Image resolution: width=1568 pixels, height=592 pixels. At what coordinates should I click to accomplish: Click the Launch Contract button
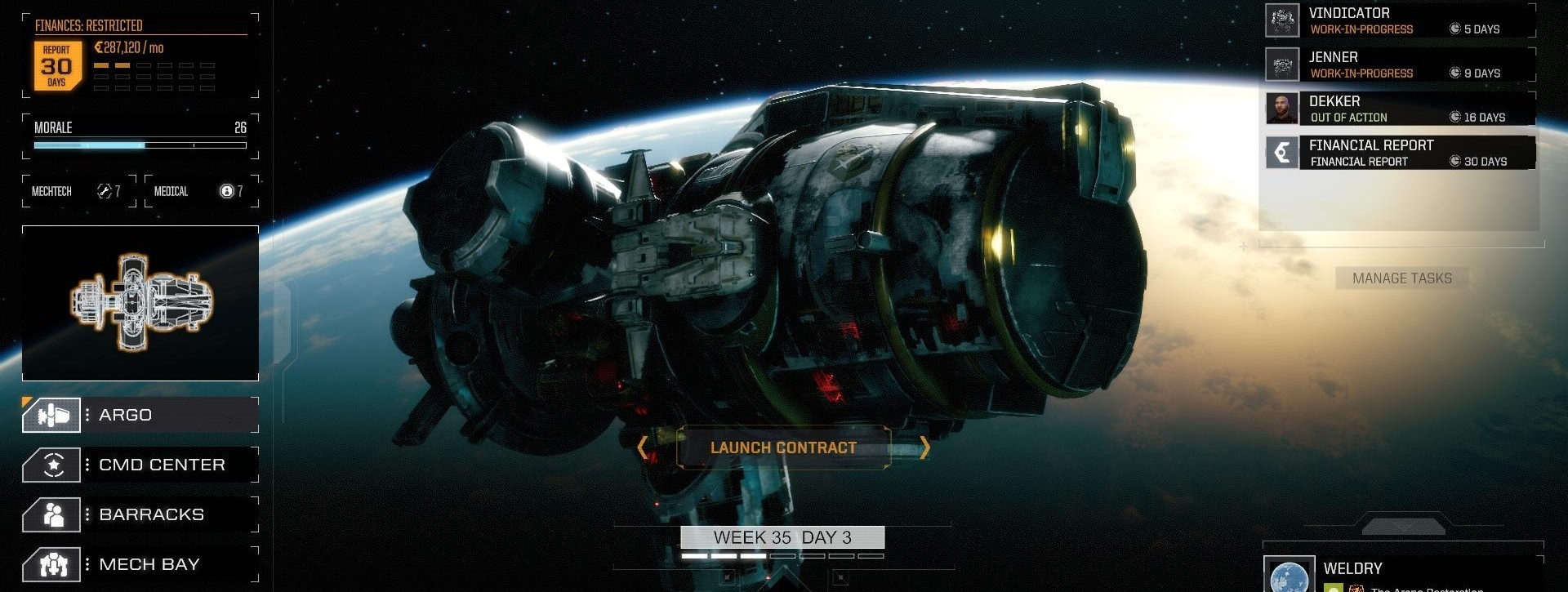[783, 447]
